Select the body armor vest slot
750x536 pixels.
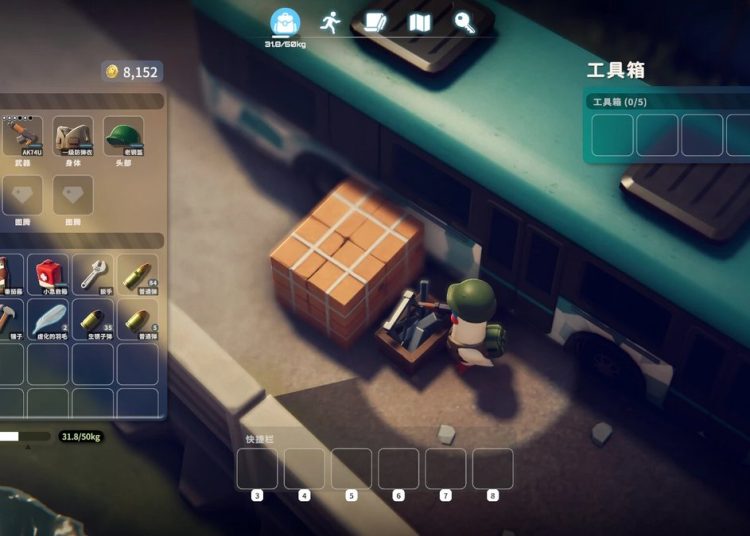(73, 136)
